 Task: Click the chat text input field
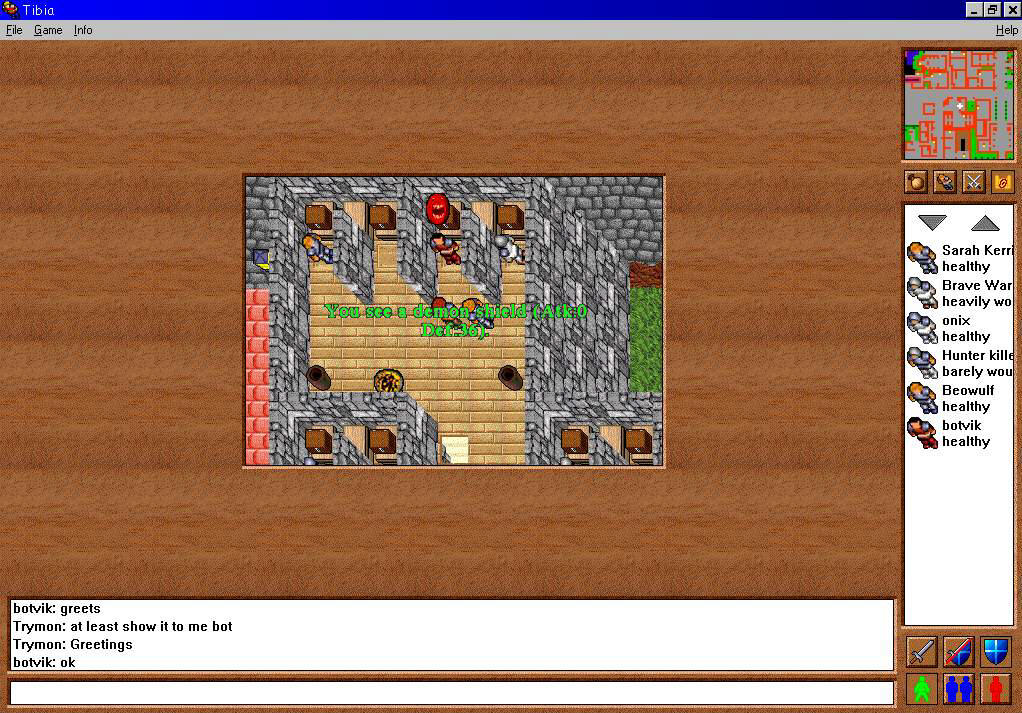451,692
